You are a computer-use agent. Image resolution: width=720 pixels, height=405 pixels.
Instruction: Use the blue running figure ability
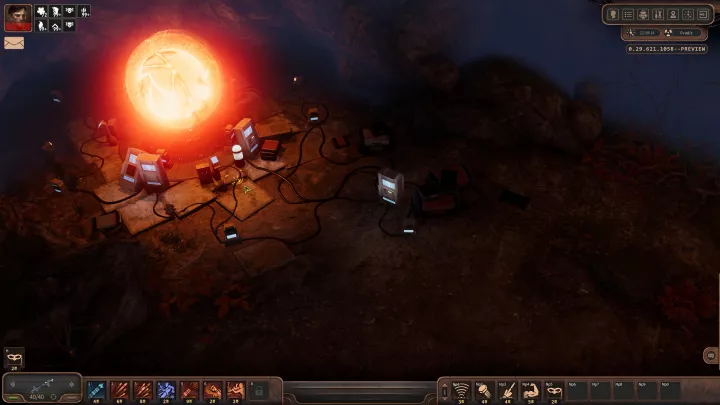click(165, 389)
